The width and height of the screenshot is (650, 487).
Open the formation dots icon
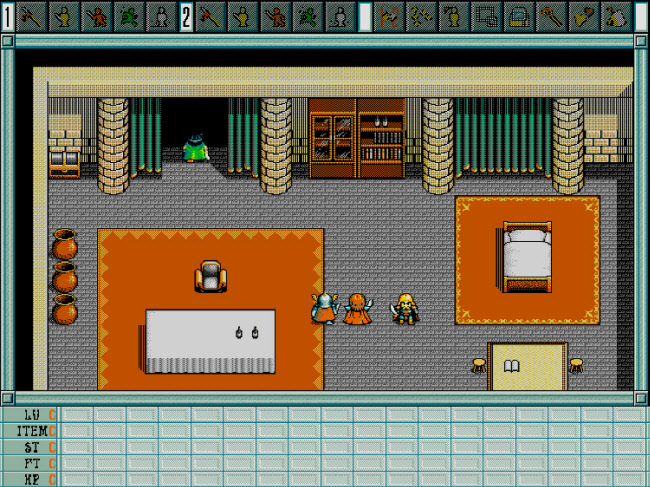423,16
